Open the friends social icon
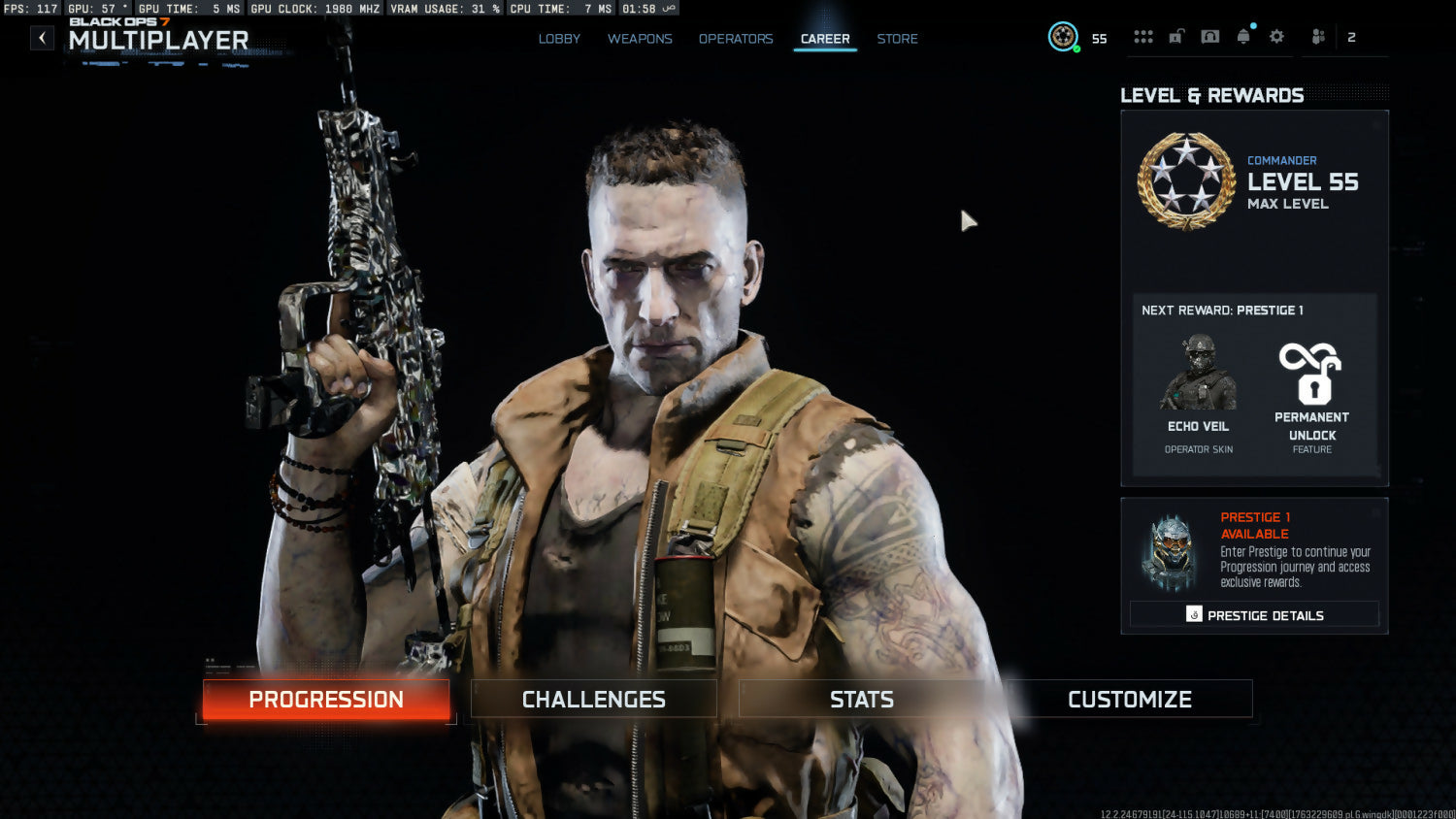 (x=1318, y=37)
